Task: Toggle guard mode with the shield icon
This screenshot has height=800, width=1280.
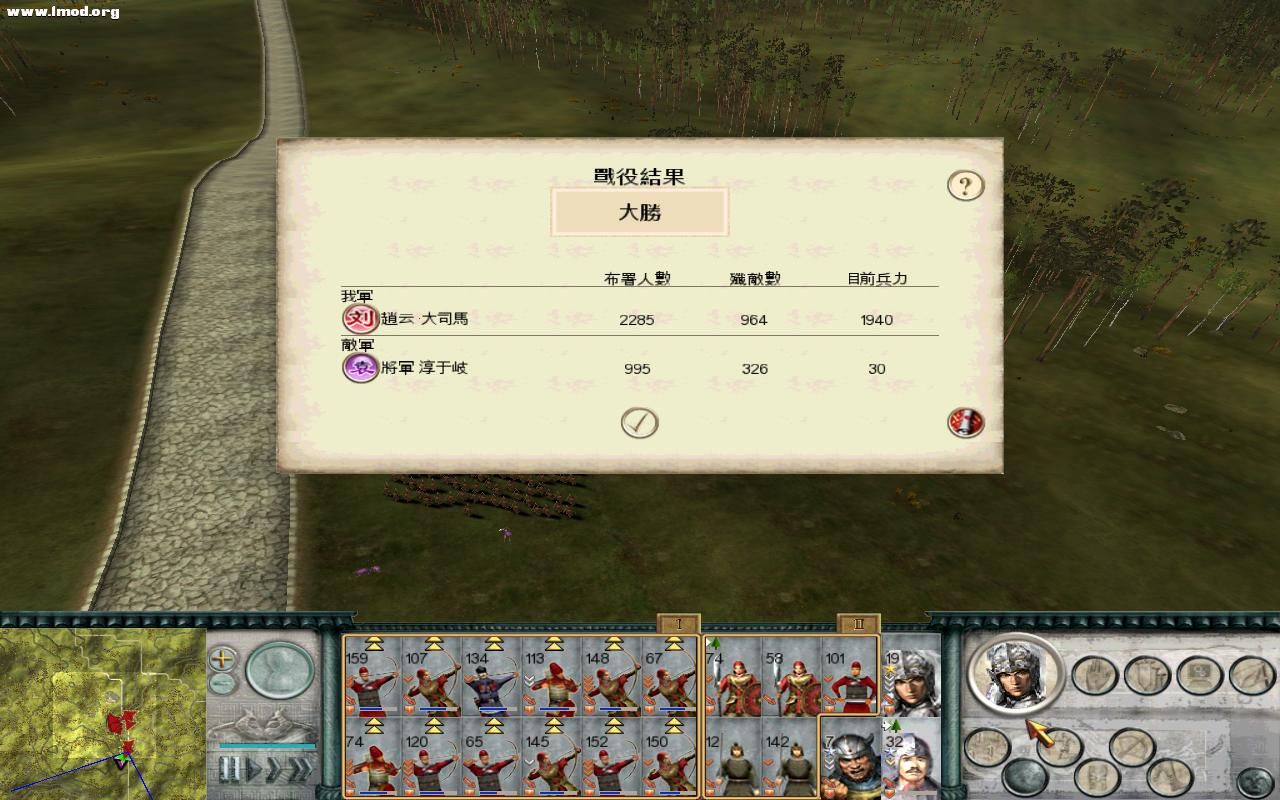Action: [1146, 677]
